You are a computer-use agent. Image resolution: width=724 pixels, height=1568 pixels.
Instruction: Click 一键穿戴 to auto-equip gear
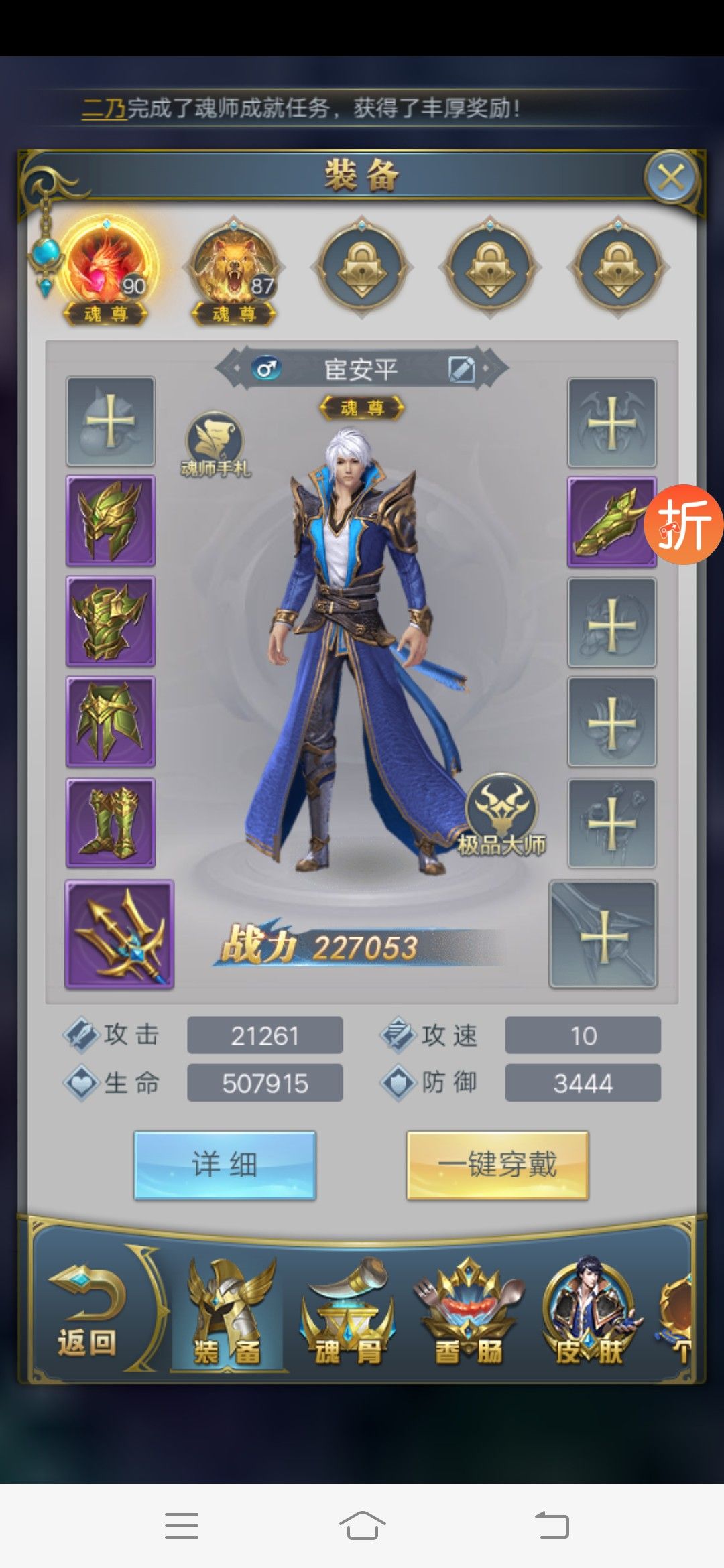click(497, 1165)
